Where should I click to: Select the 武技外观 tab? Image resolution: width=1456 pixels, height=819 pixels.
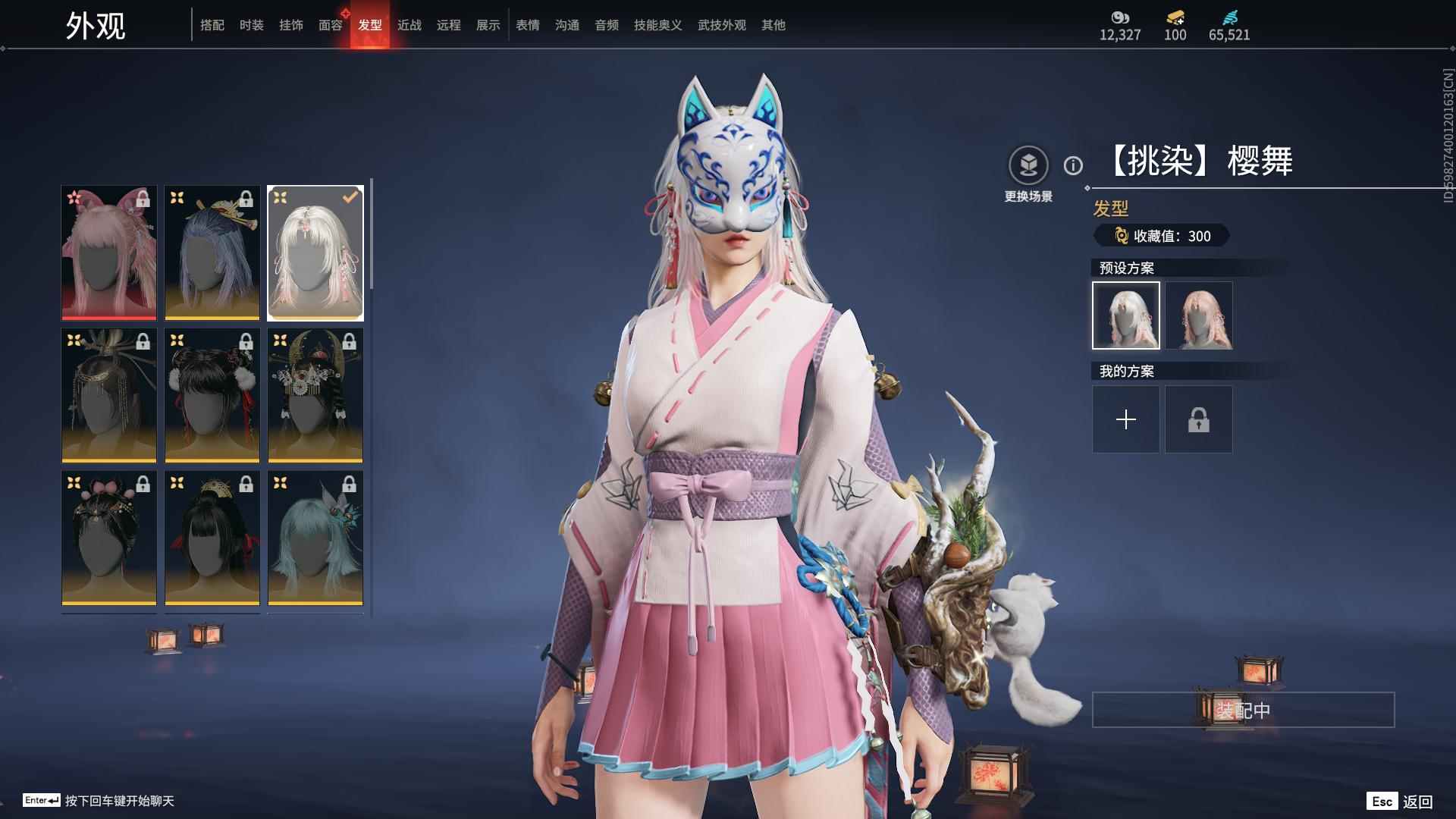(x=722, y=25)
